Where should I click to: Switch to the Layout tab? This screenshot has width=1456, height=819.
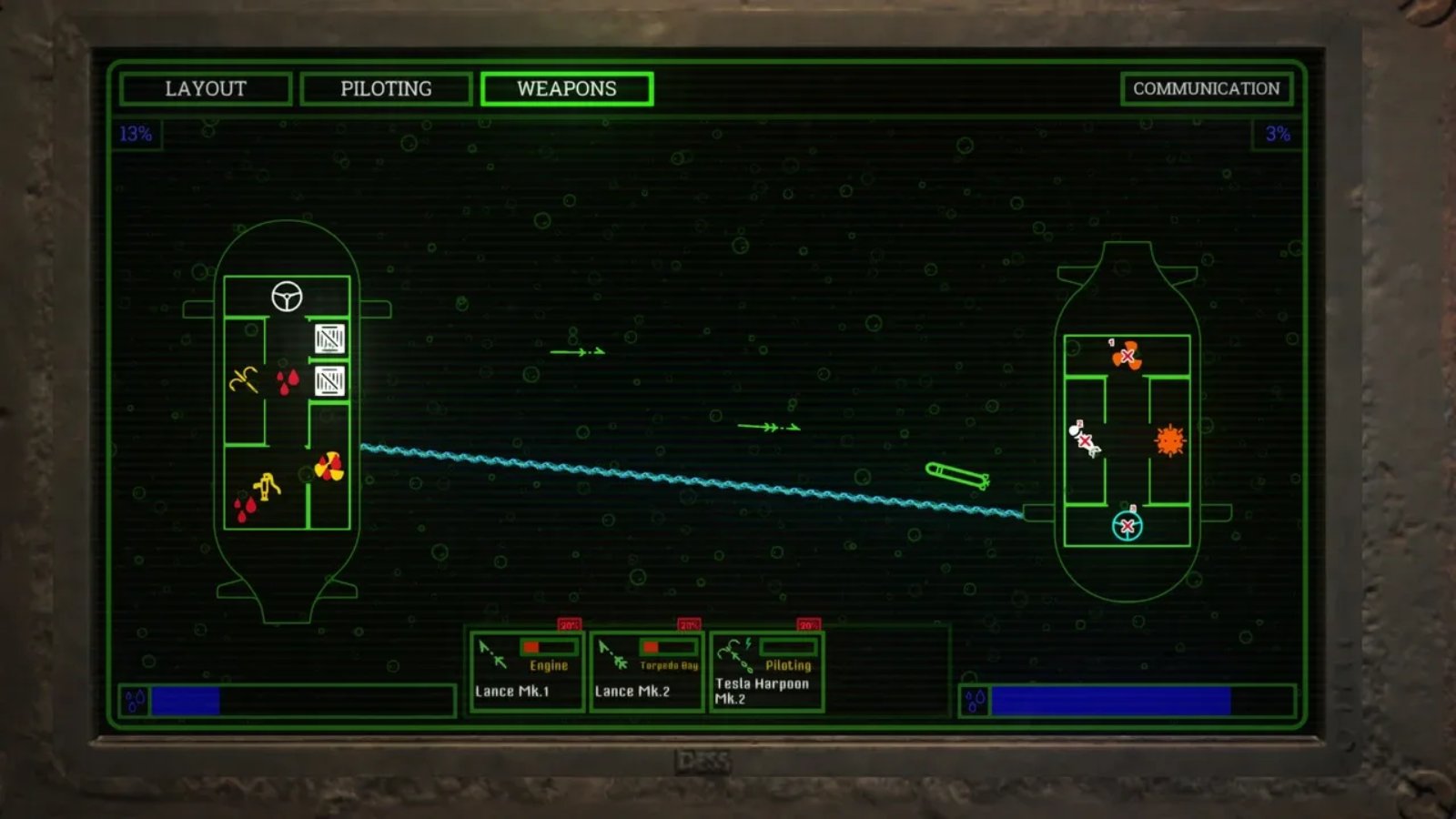pyautogui.click(x=206, y=89)
